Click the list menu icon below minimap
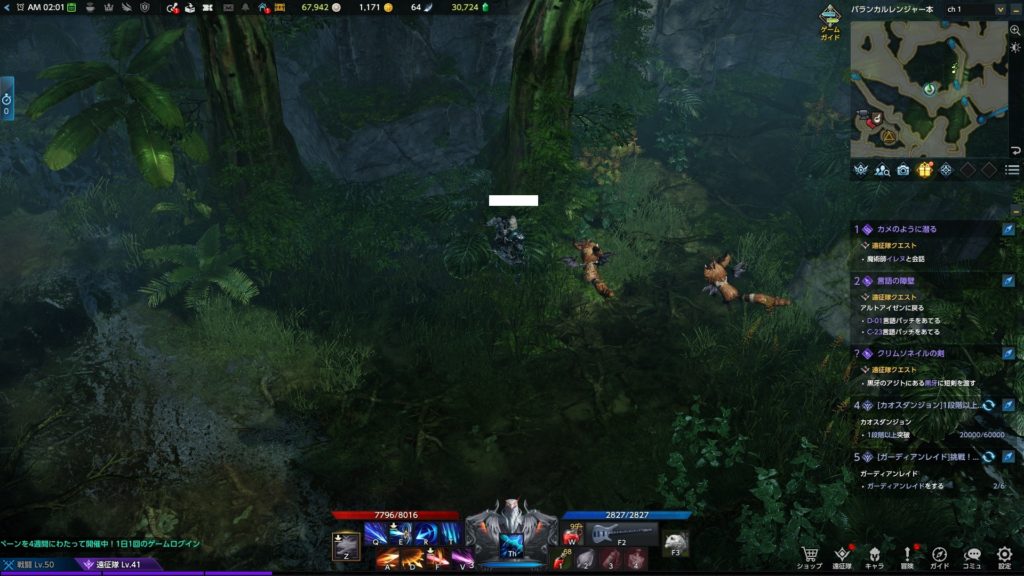This screenshot has height=576, width=1024. tap(1012, 170)
